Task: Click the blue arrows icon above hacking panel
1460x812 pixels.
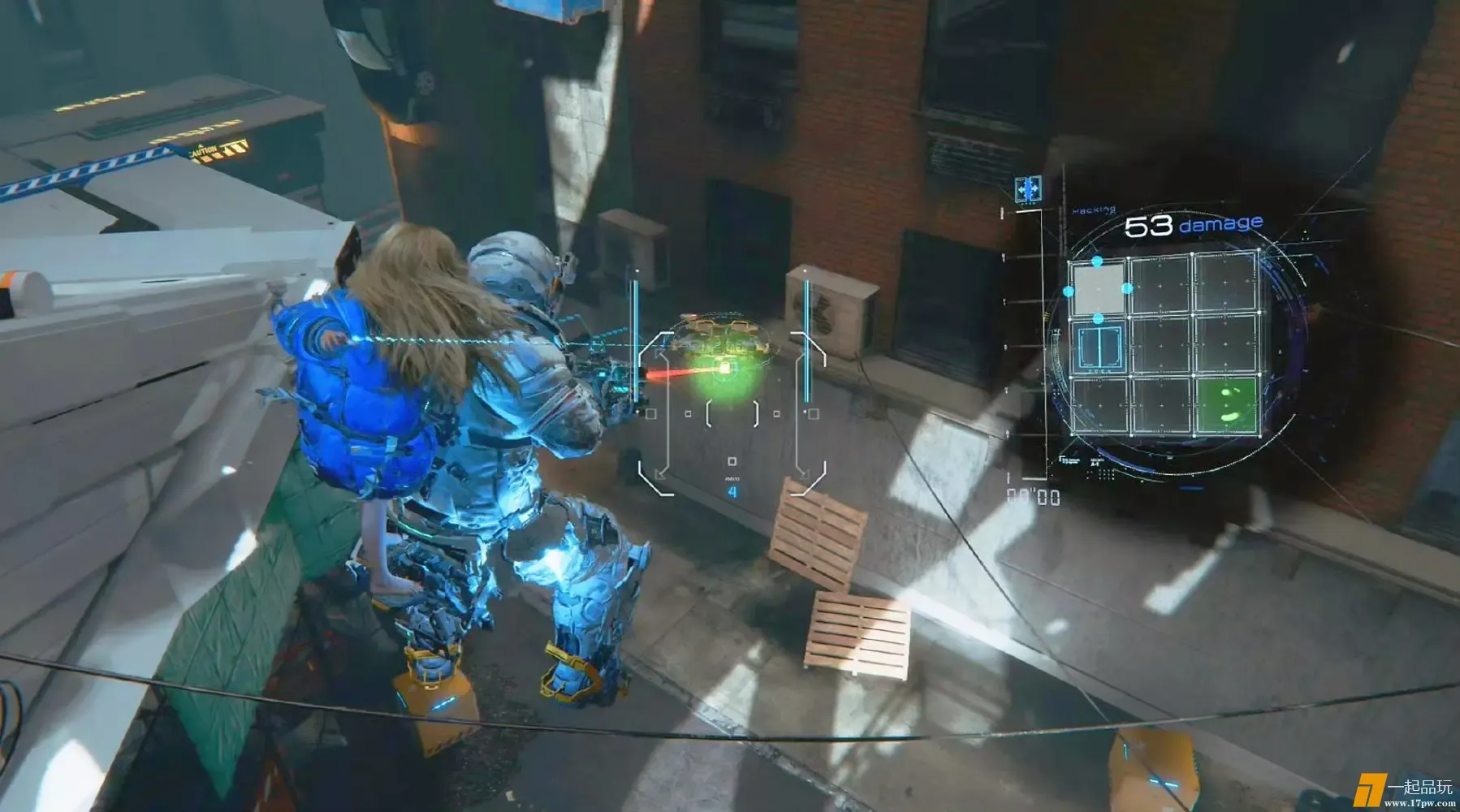Action: [x=1029, y=190]
